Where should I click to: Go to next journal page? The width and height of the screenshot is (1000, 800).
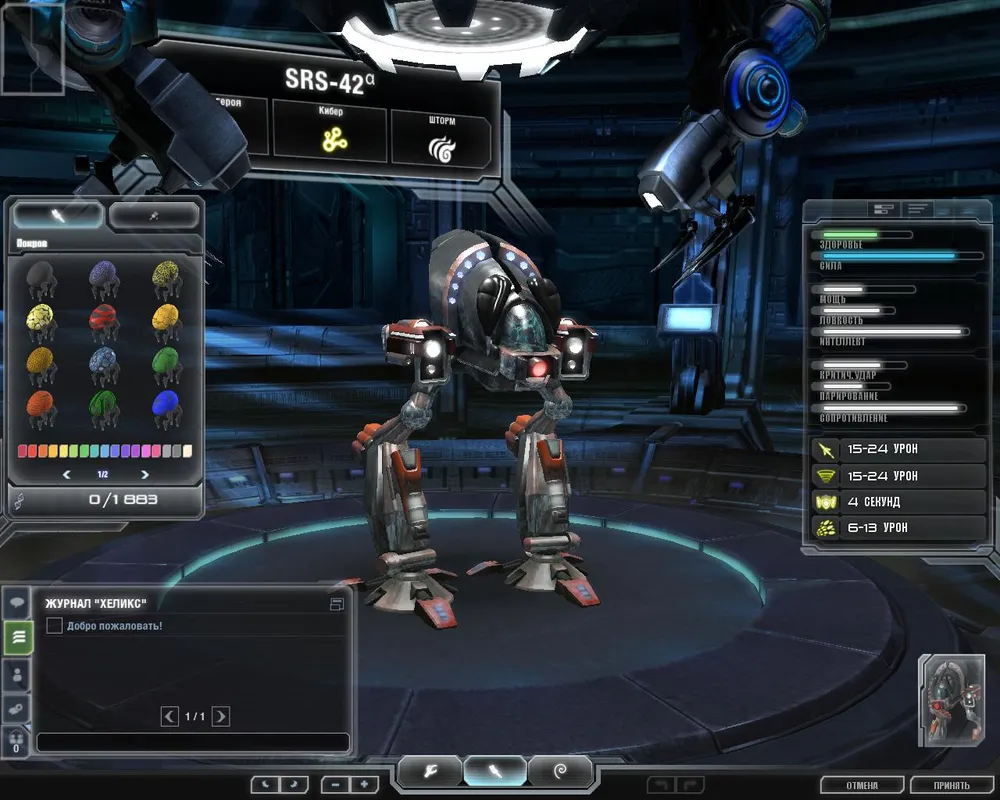click(x=221, y=716)
